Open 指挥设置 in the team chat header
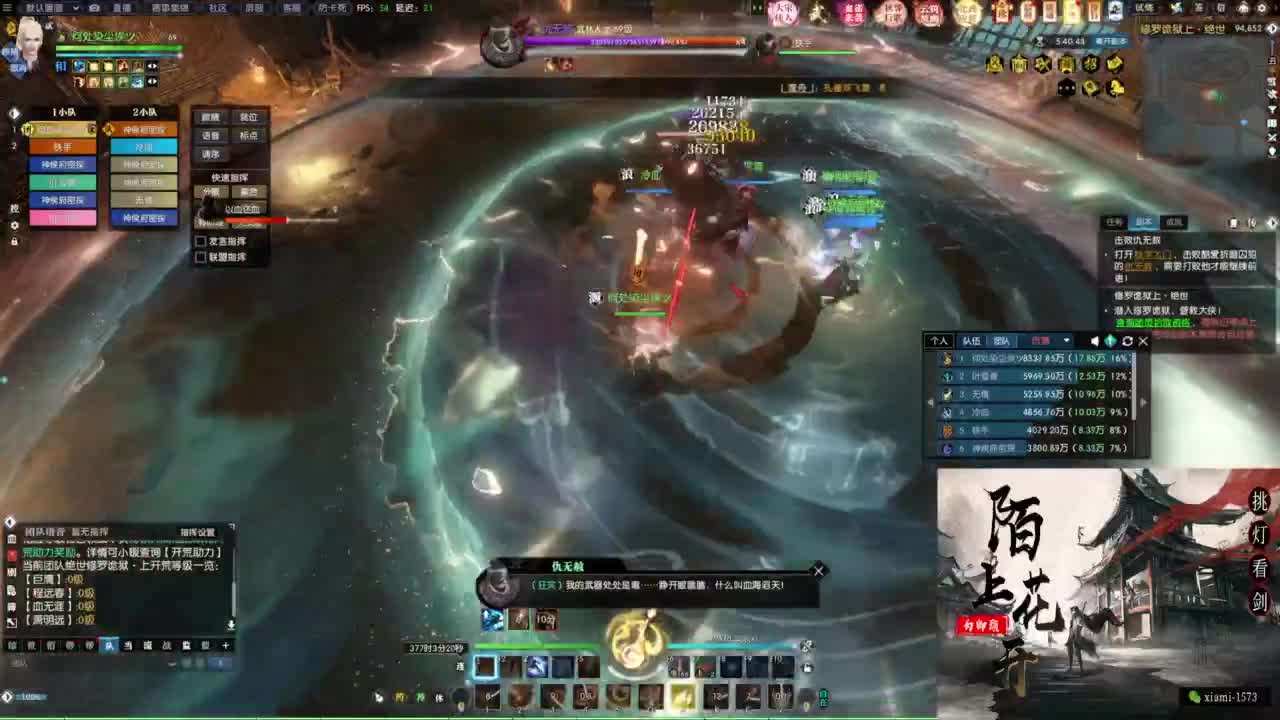 (x=197, y=531)
